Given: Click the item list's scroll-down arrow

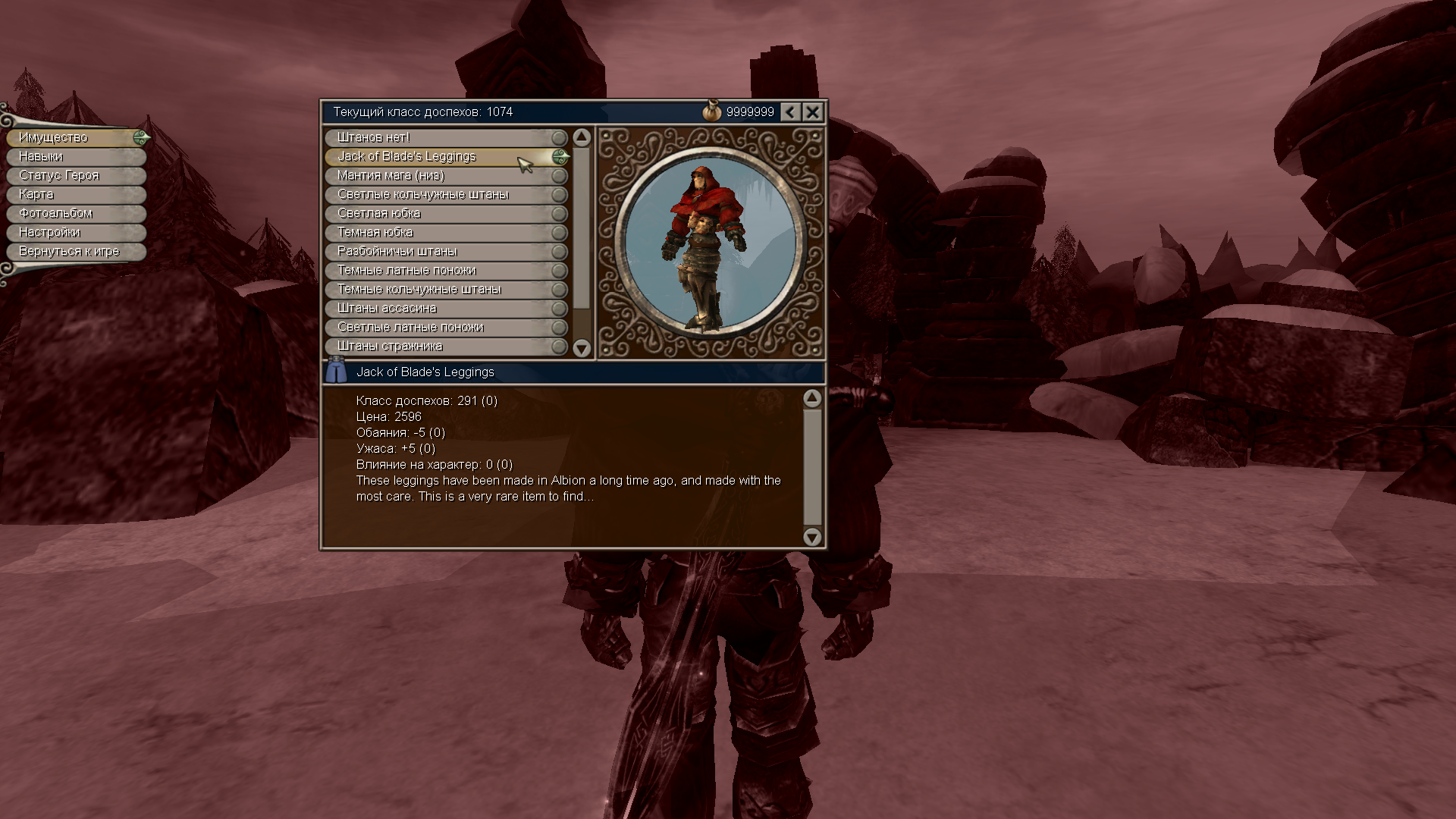Looking at the screenshot, I should 582,348.
